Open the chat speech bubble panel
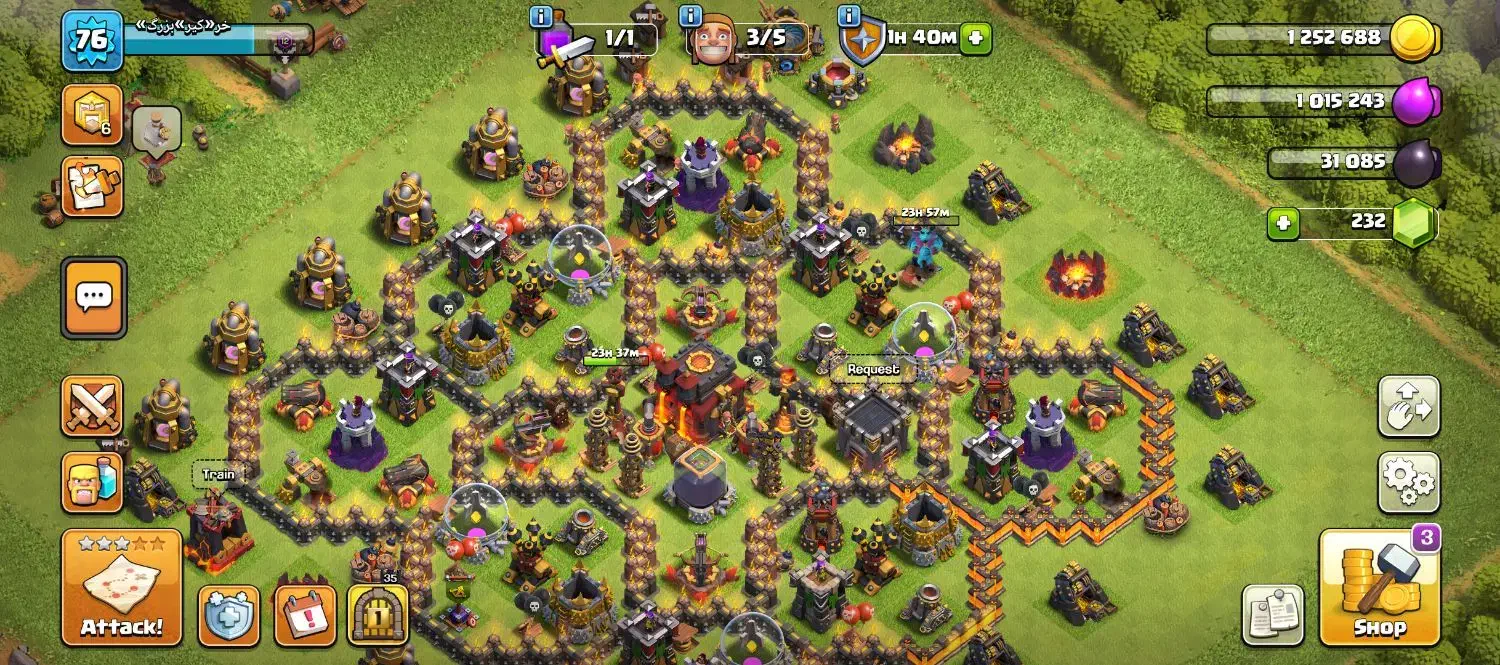Screen dimensions: 1500x665 point(93,297)
